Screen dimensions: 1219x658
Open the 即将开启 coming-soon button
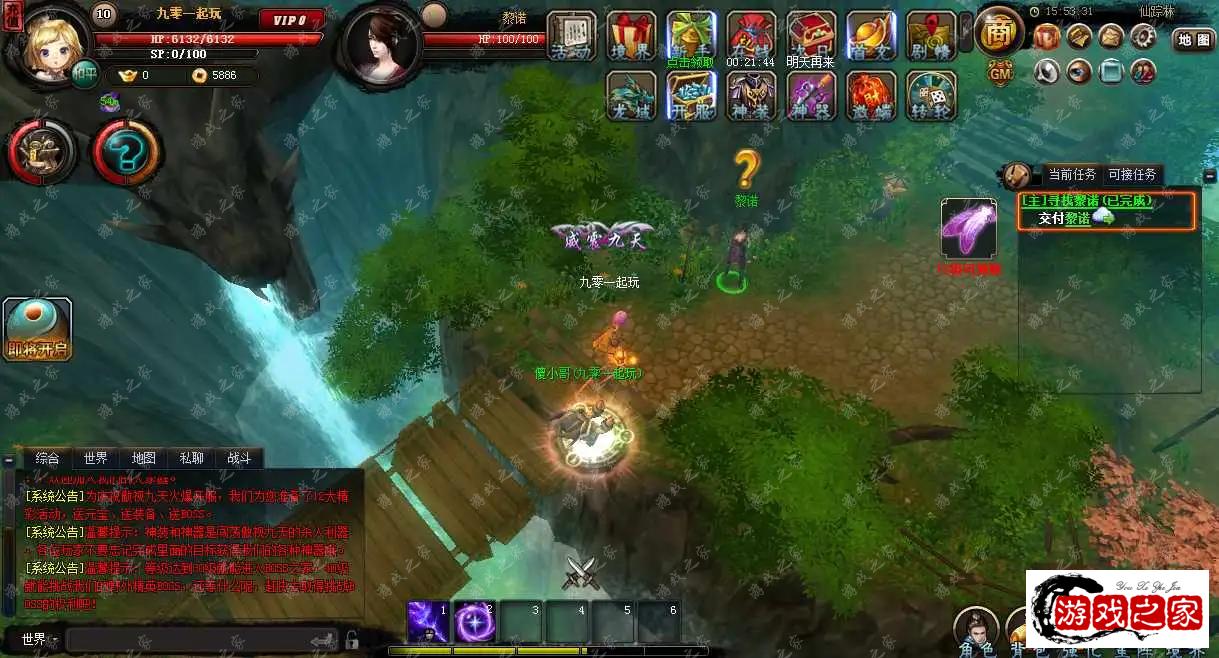[x=37, y=330]
